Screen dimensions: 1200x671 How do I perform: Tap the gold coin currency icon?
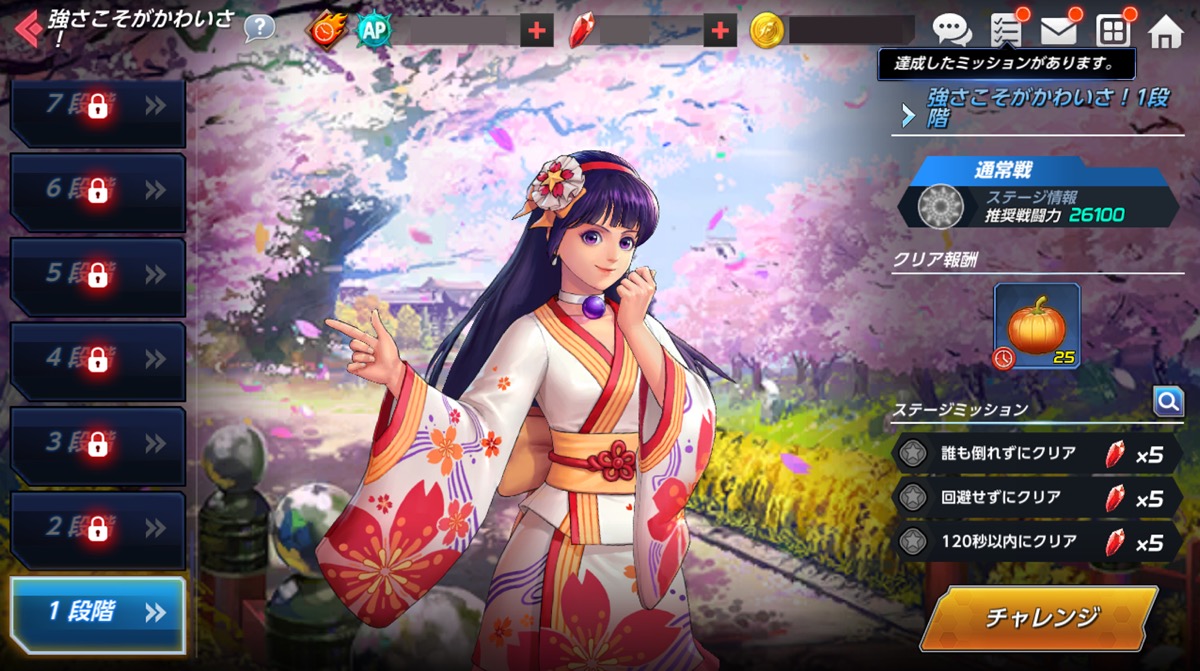(x=767, y=31)
